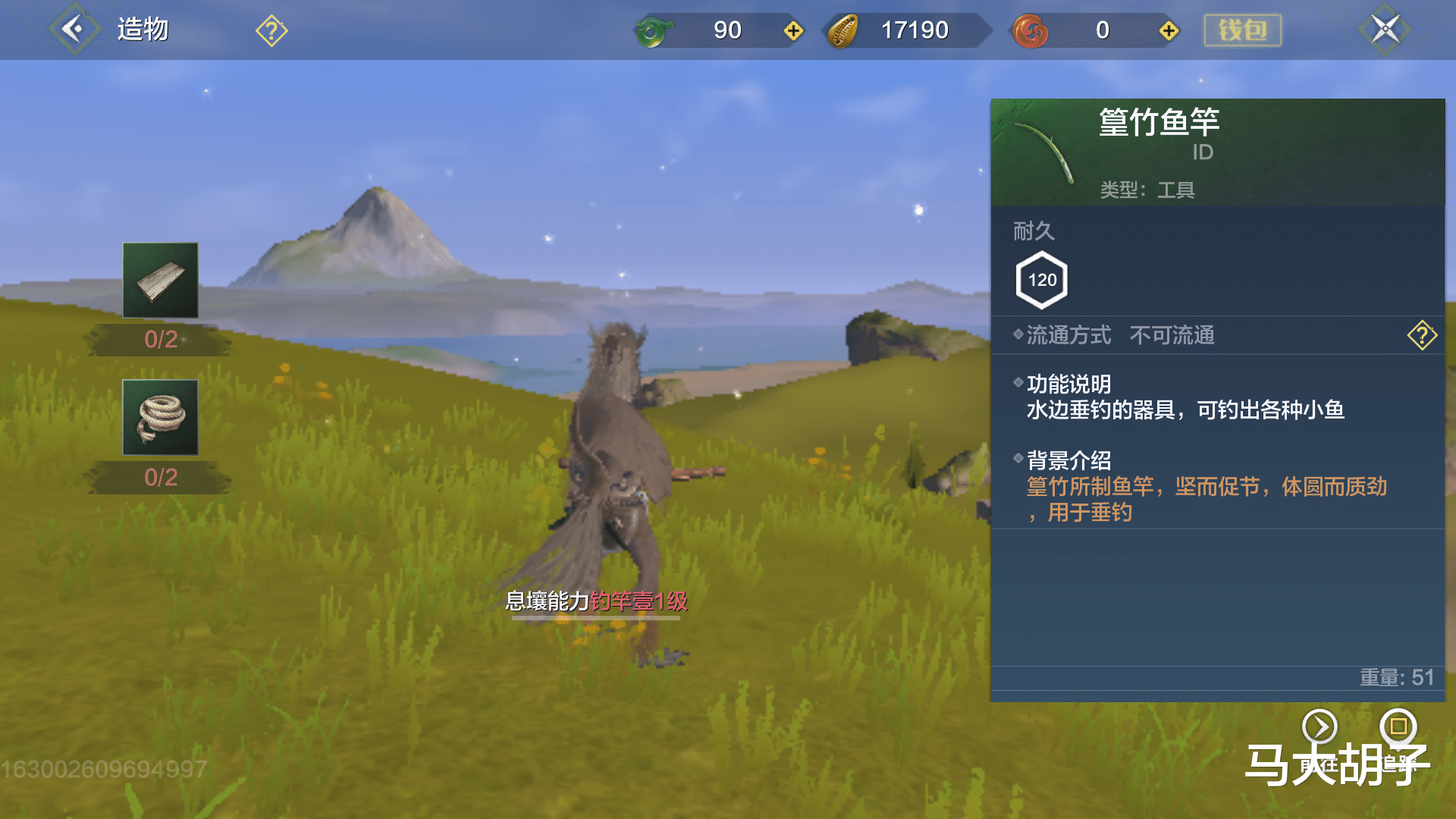Viewport: 1456px width, 819px height.
Task: Tap the durability 120 hexagon badge
Action: 1041,280
